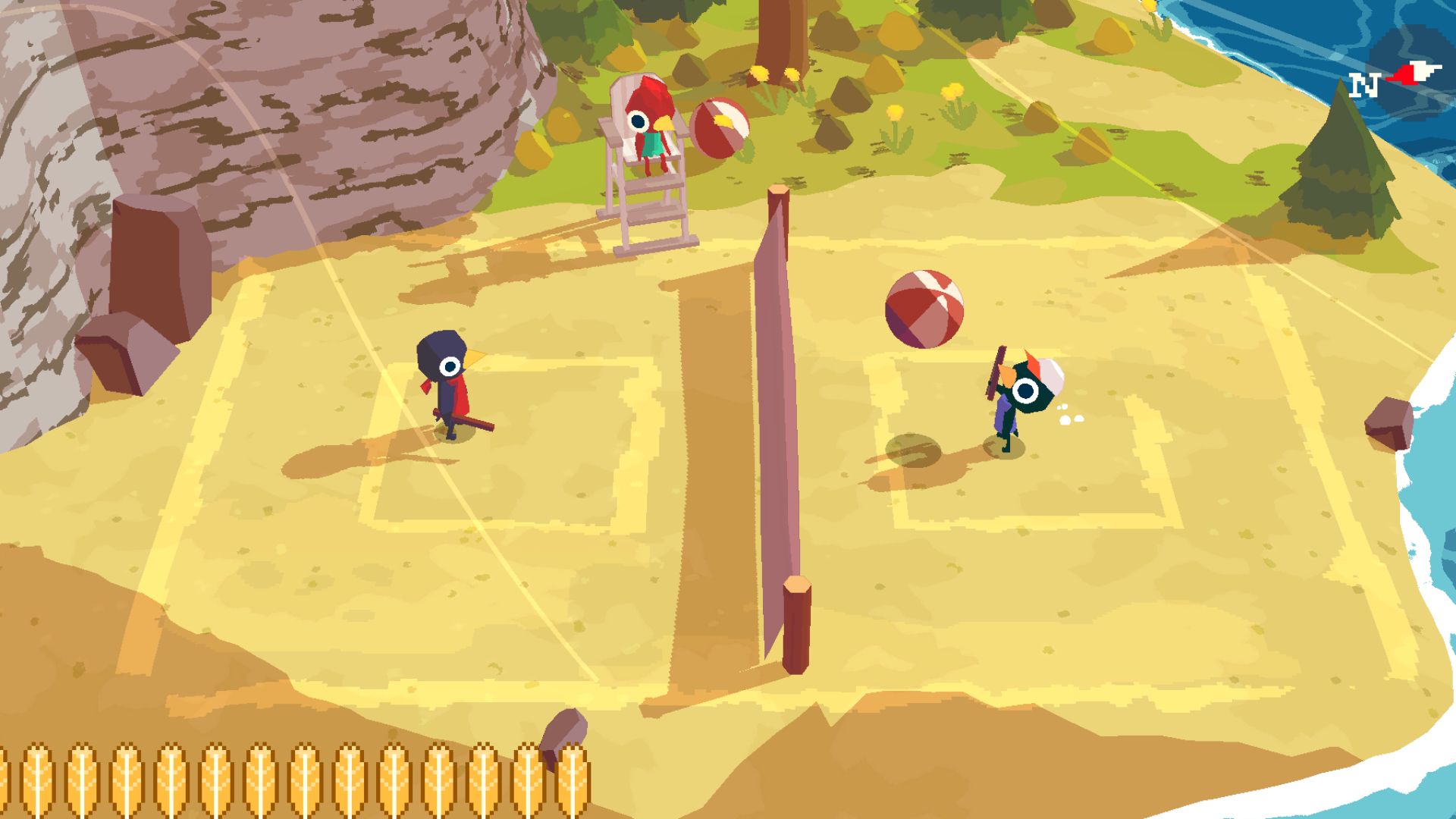
Task: Toggle the referee bird on the lifeguard chair
Action: (648, 118)
